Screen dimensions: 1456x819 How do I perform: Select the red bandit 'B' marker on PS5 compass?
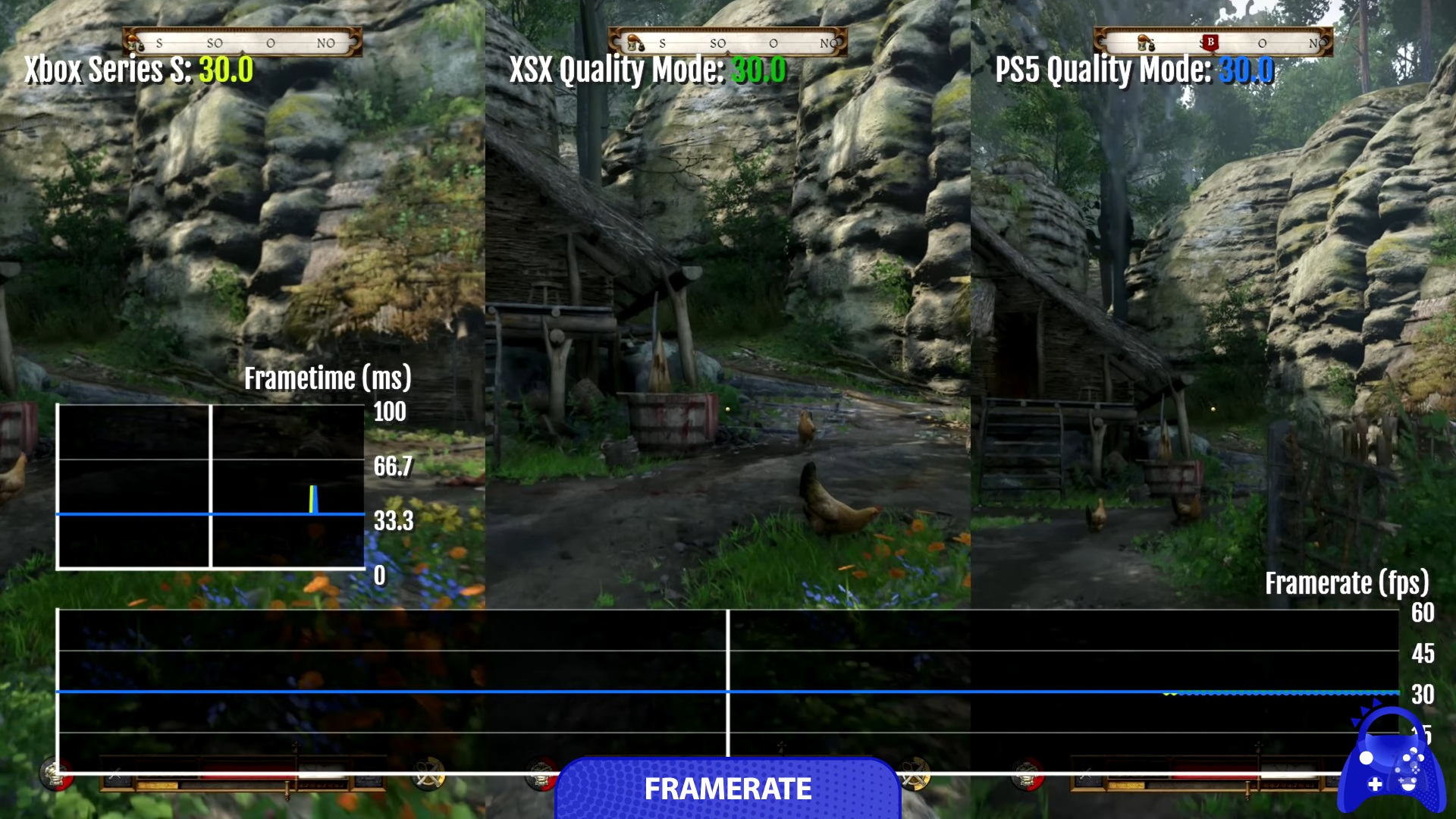(x=1210, y=42)
